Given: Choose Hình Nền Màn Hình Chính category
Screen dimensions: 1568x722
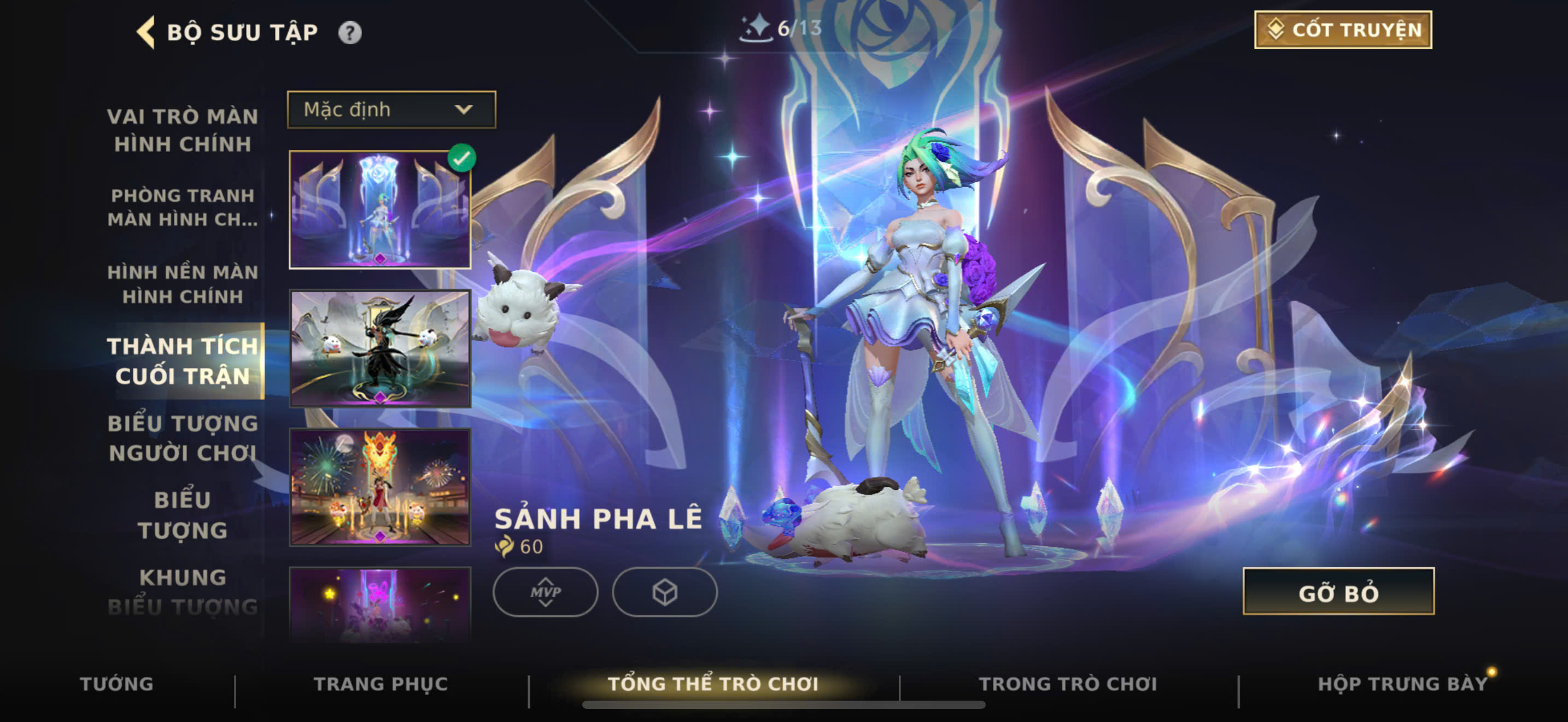Looking at the screenshot, I should click(183, 284).
